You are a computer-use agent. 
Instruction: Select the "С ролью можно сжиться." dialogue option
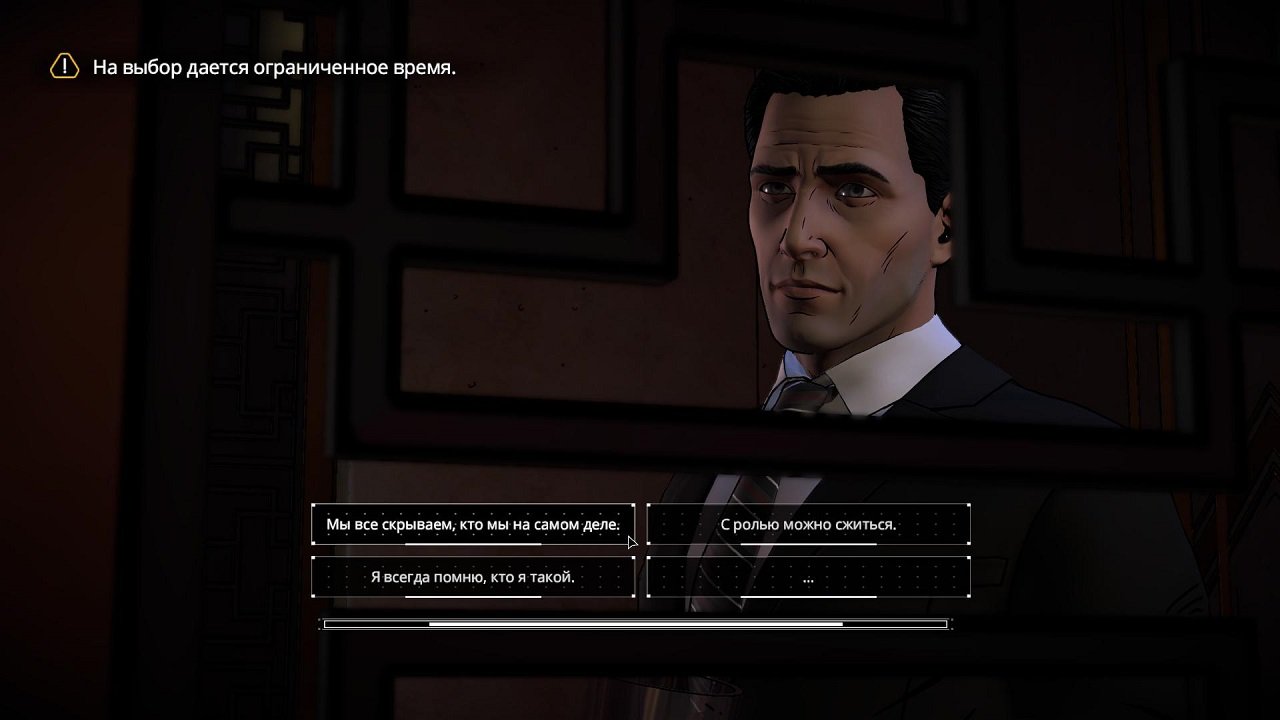point(808,524)
